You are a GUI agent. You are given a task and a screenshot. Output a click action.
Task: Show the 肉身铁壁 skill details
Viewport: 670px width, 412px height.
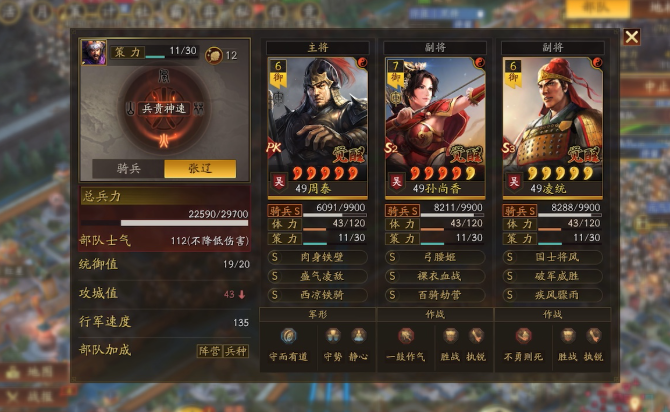pos(318,257)
